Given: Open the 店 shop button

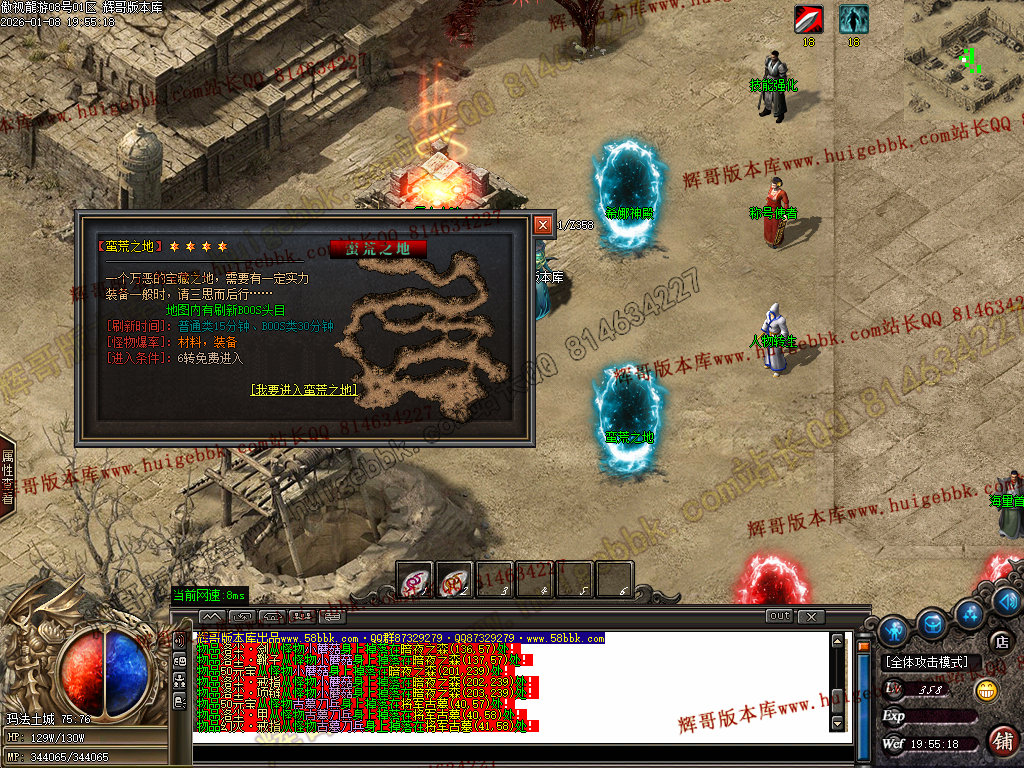Looking at the screenshot, I should point(1000,641).
